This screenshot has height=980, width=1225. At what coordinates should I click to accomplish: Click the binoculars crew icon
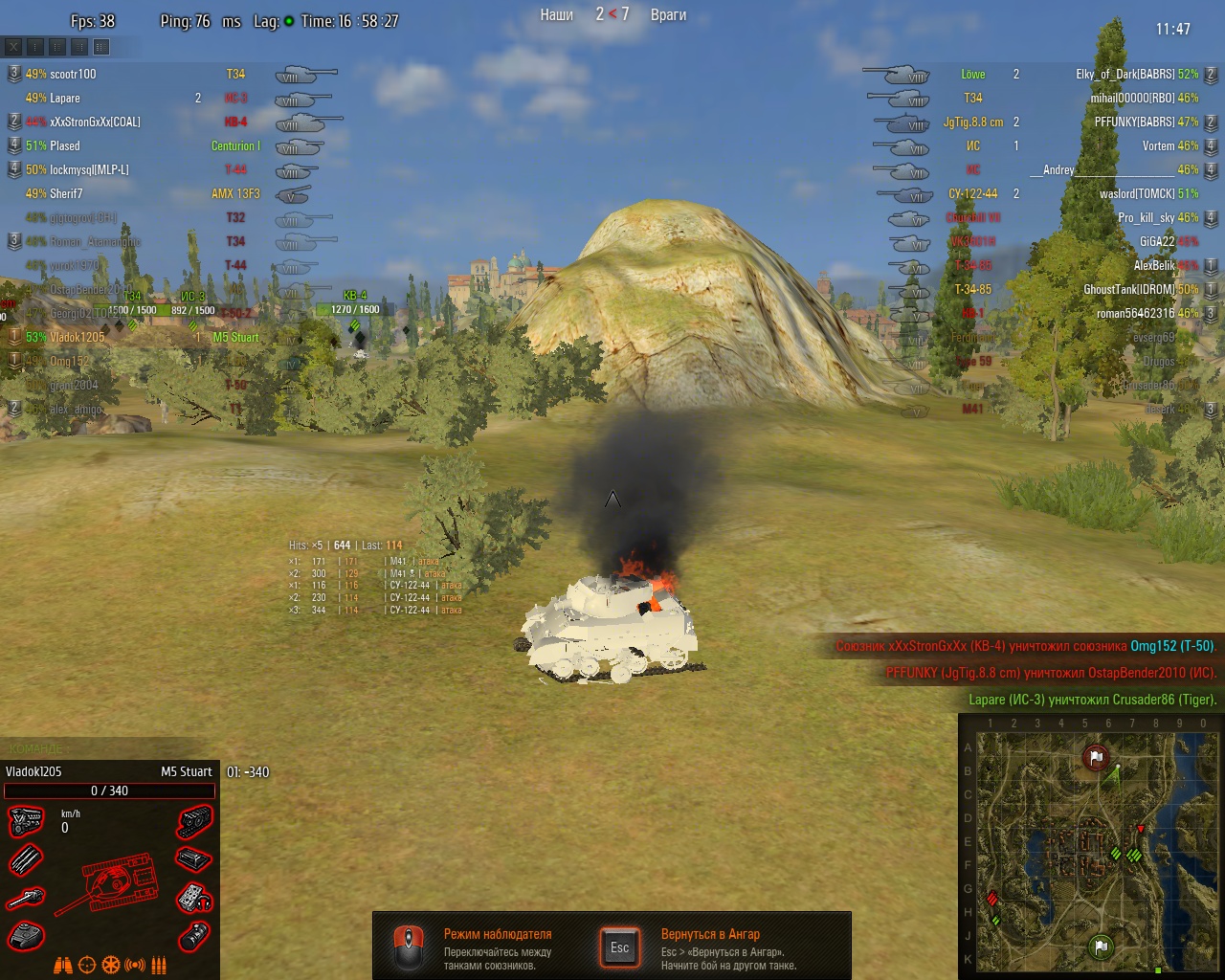point(63,965)
